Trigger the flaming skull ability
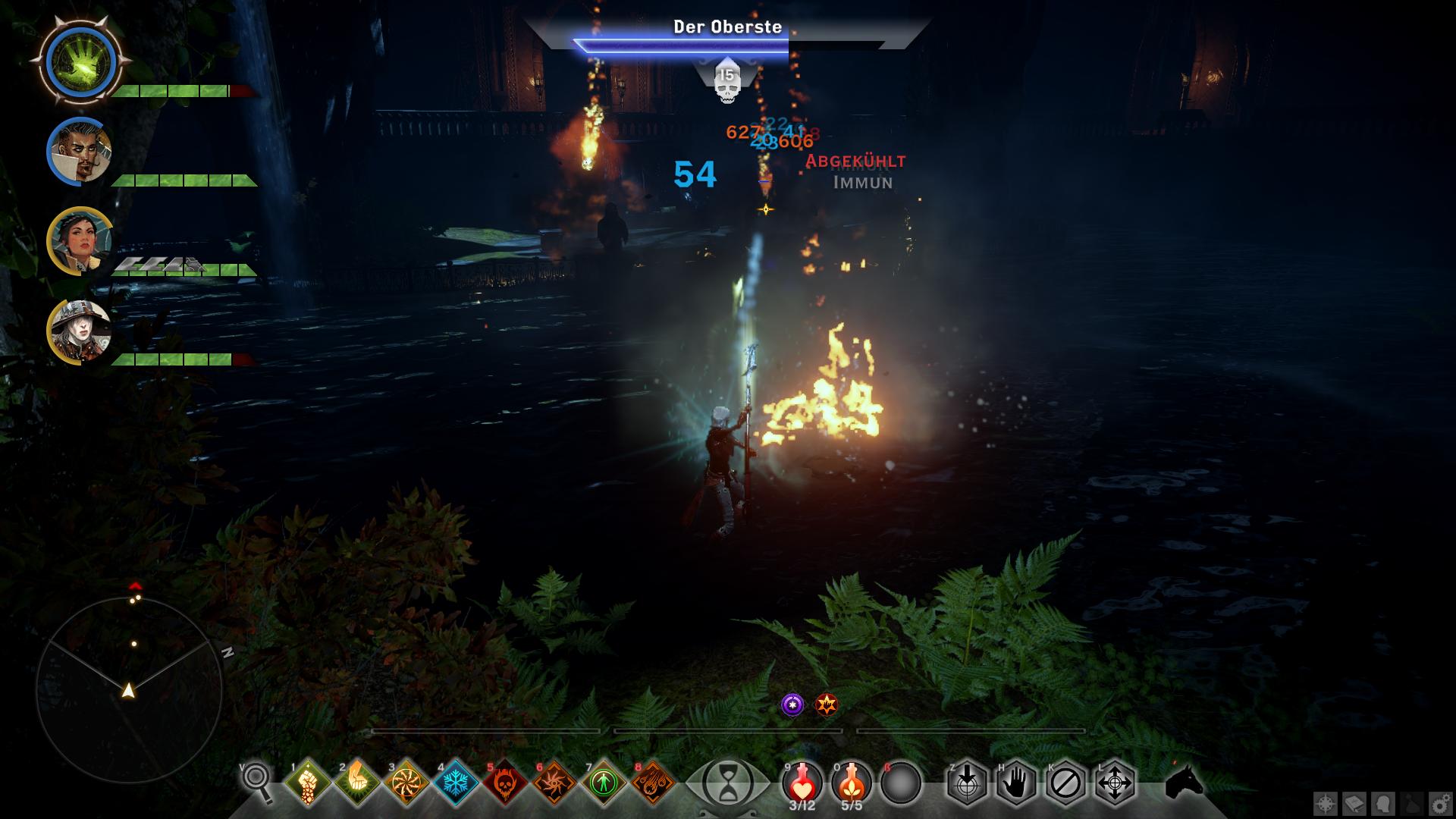This screenshot has width=1456, height=819. [x=506, y=782]
